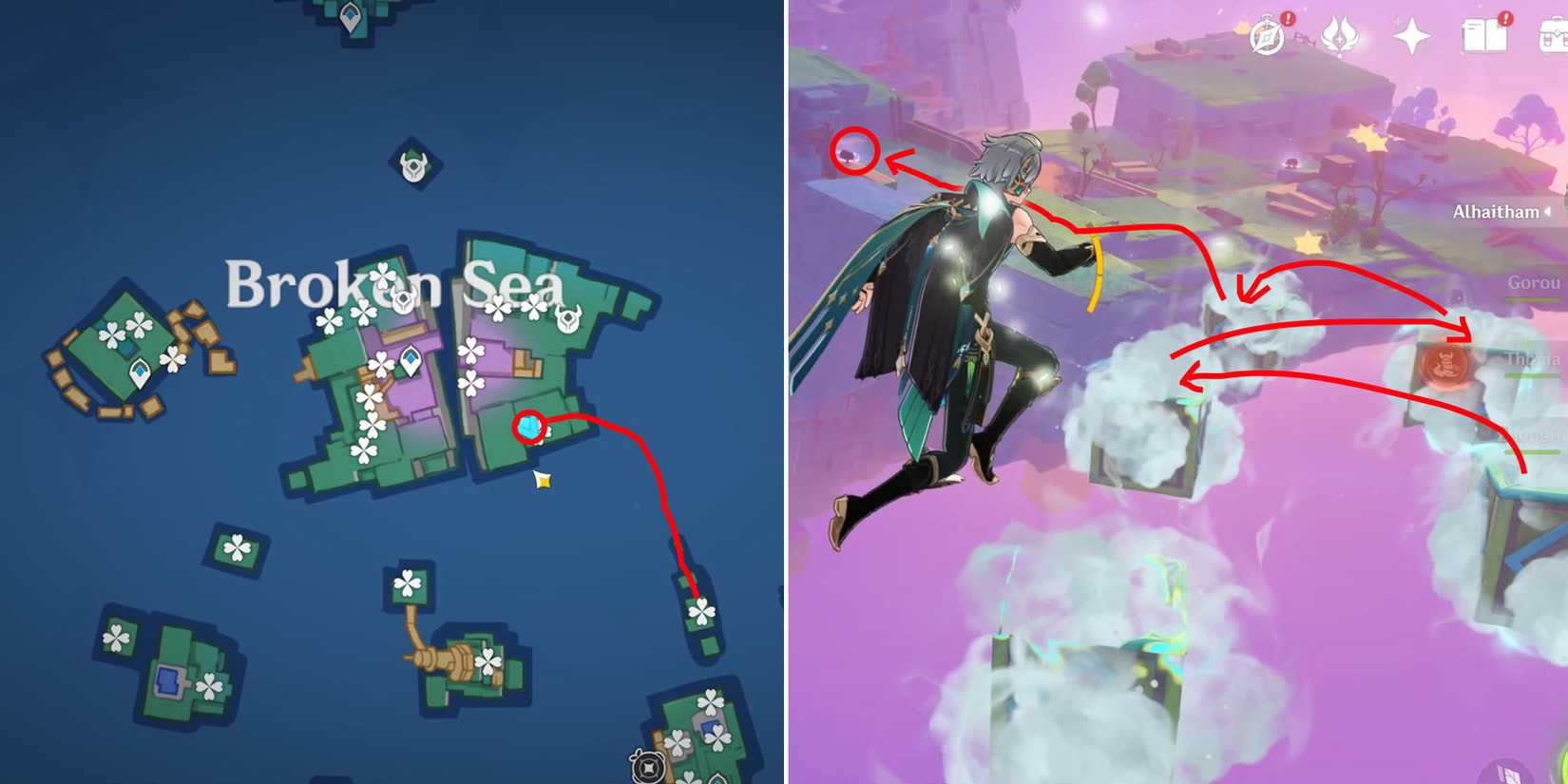Image resolution: width=1568 pixels, height=784 pixels.
Task: Open the Inventory bag icon
Action: tap(1555, 36)
